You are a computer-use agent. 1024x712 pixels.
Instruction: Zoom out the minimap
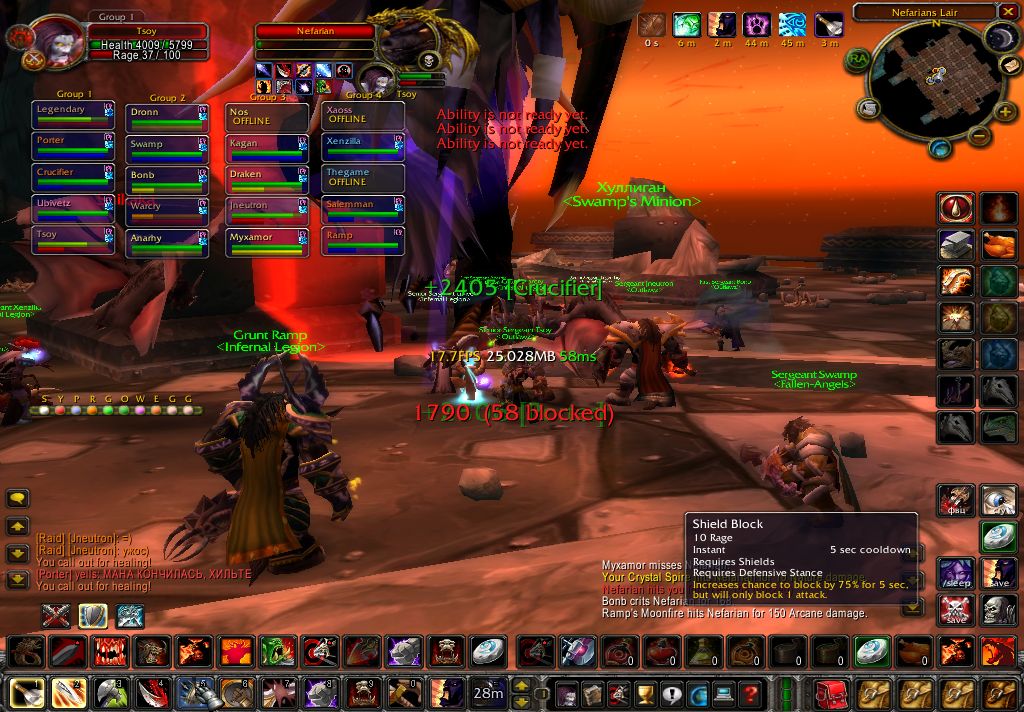click(x=979, y=136)
